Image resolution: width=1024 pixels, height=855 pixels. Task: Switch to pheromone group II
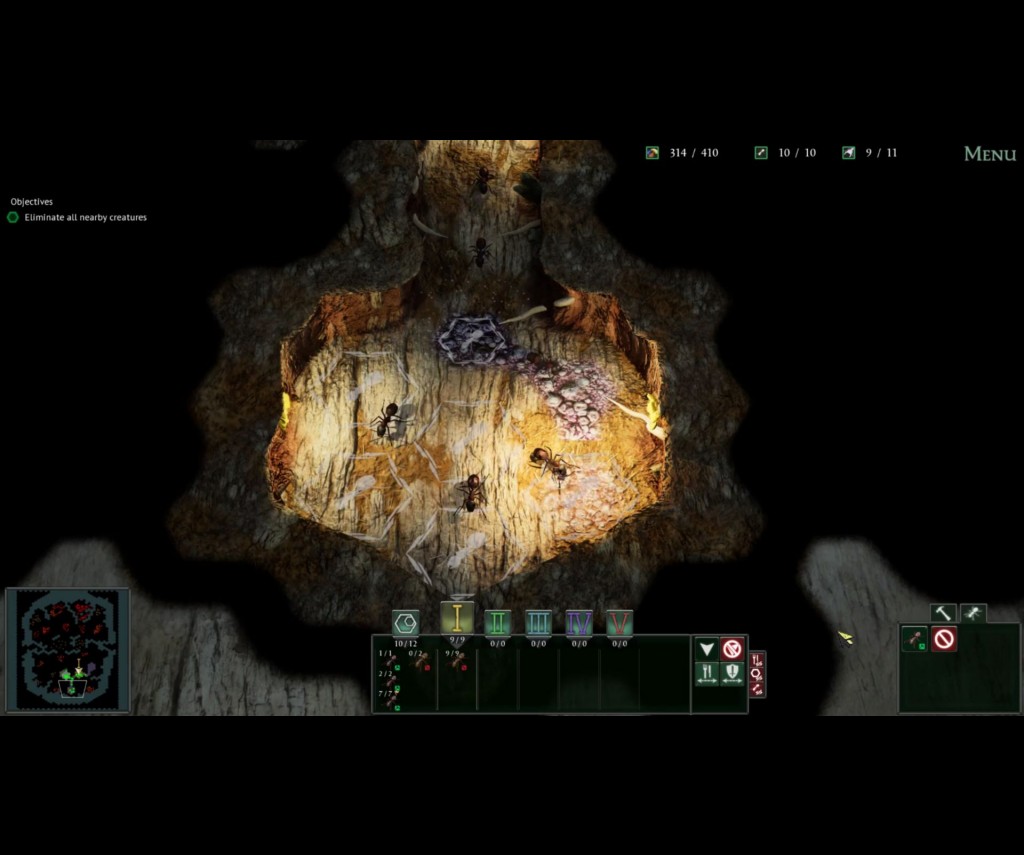pos(498,623)
